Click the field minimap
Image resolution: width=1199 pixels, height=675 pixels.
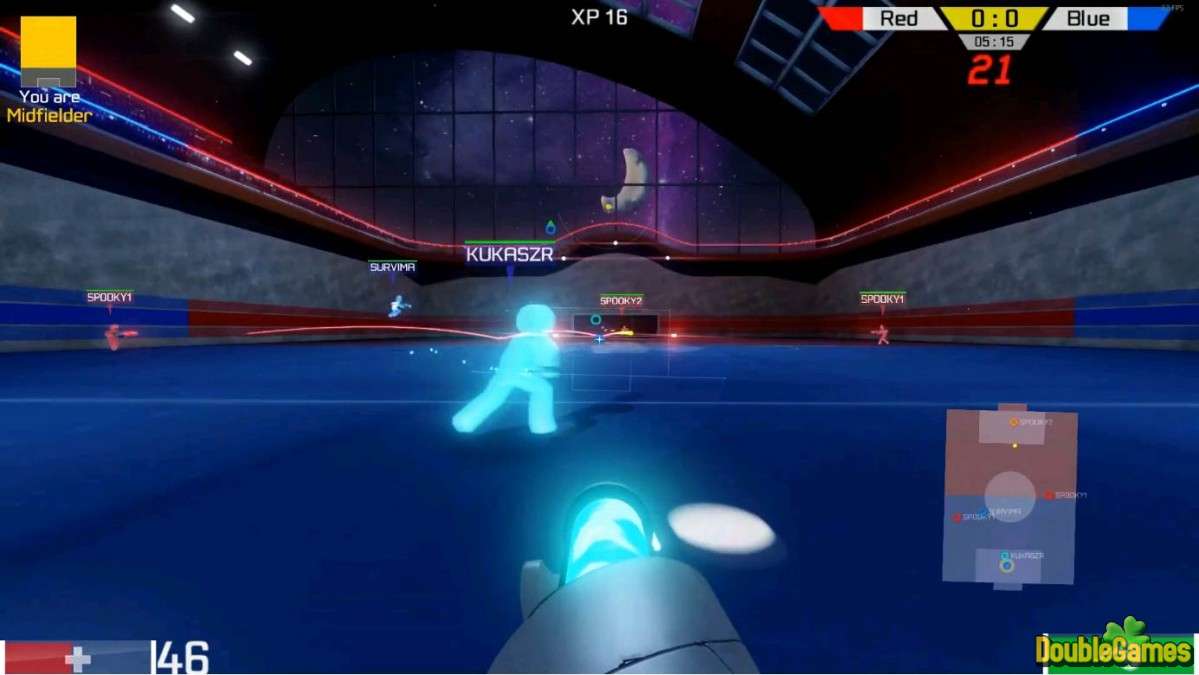tap(1010, 497)
